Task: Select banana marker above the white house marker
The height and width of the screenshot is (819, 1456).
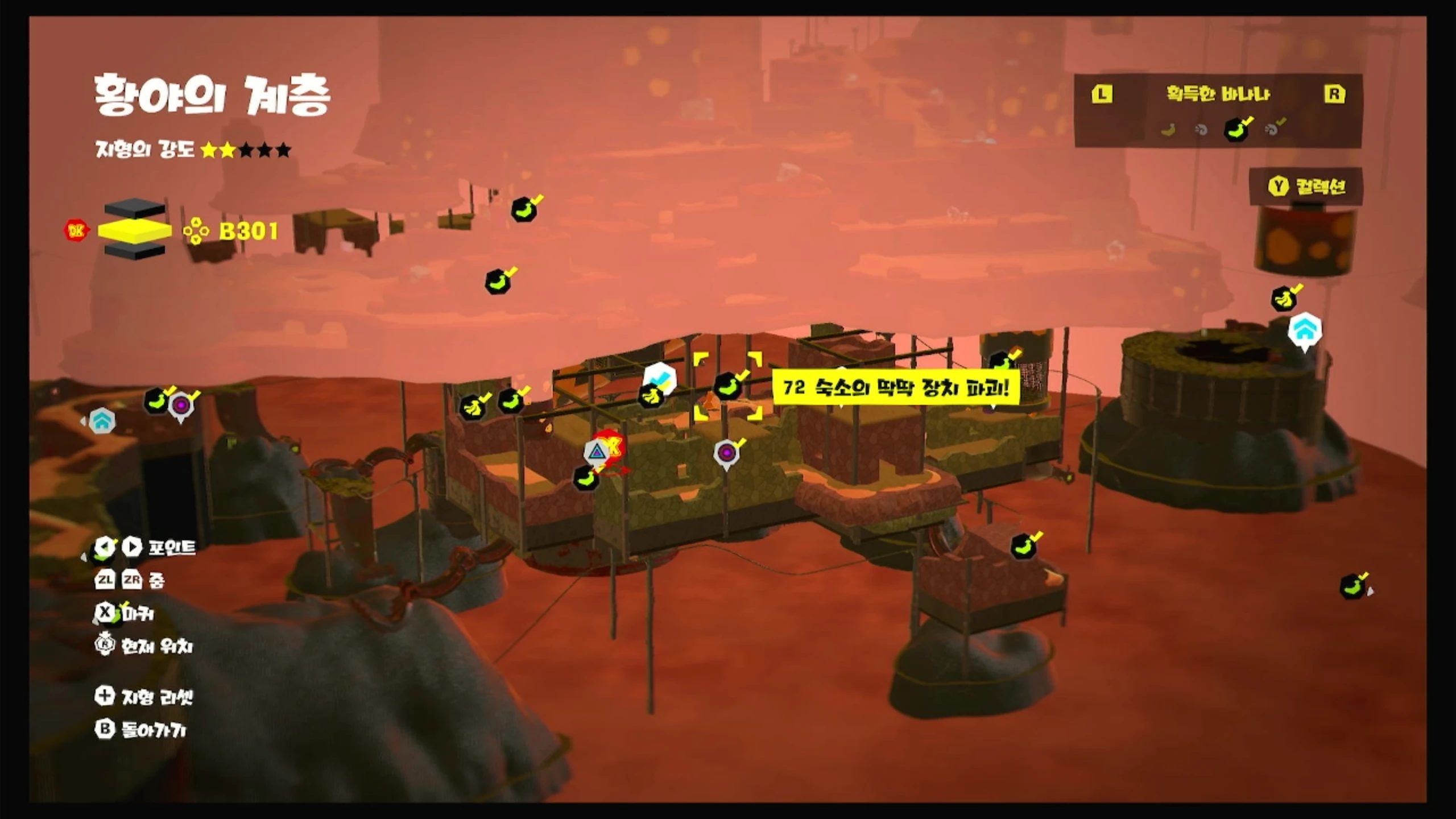Action: (1284, 298)
